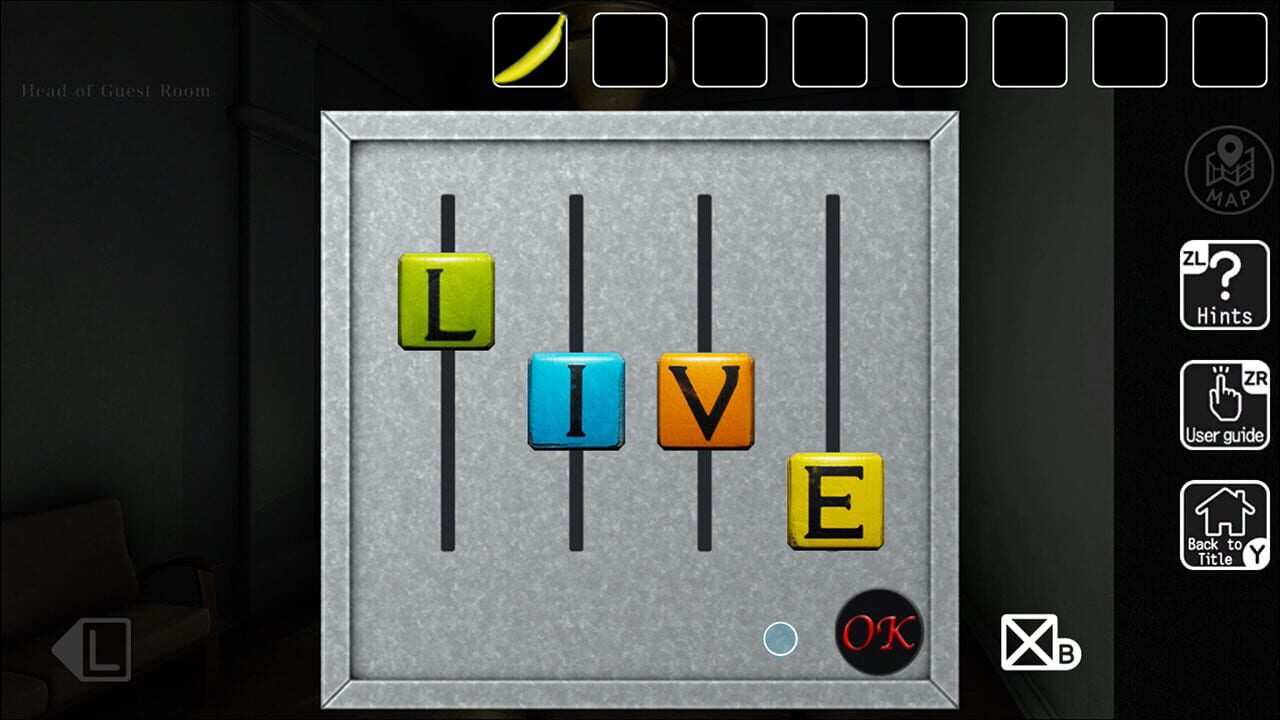Click the second empty inventory slot
Image resolution: width=1280 pixels, height=720 pixels.
click(630, 51)
